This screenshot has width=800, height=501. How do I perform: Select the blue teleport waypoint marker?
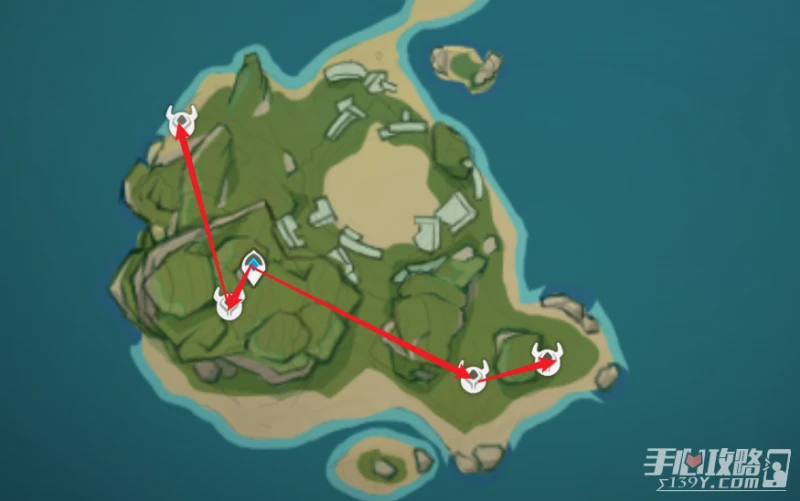click(x=255, y=266)
